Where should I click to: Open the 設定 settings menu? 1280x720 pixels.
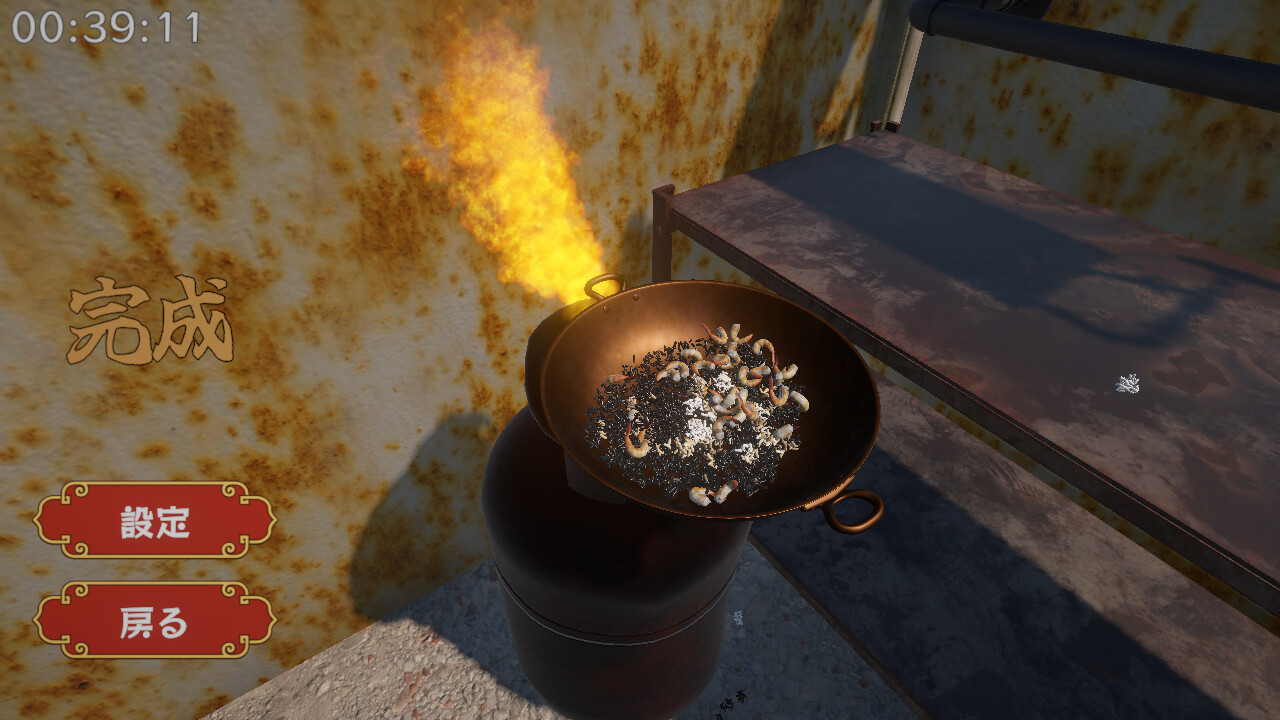(x=157, y=519)
